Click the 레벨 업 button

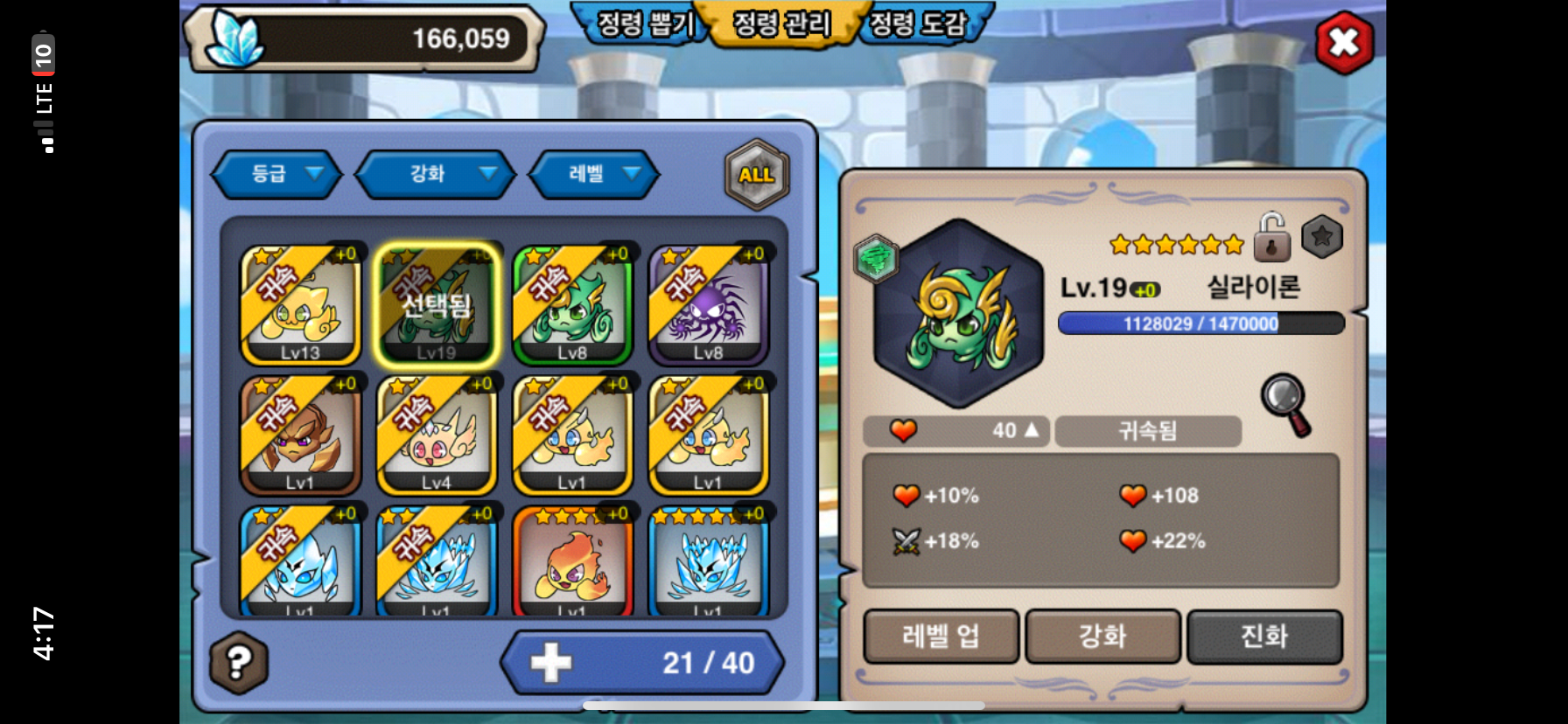[x=941, y=636]
